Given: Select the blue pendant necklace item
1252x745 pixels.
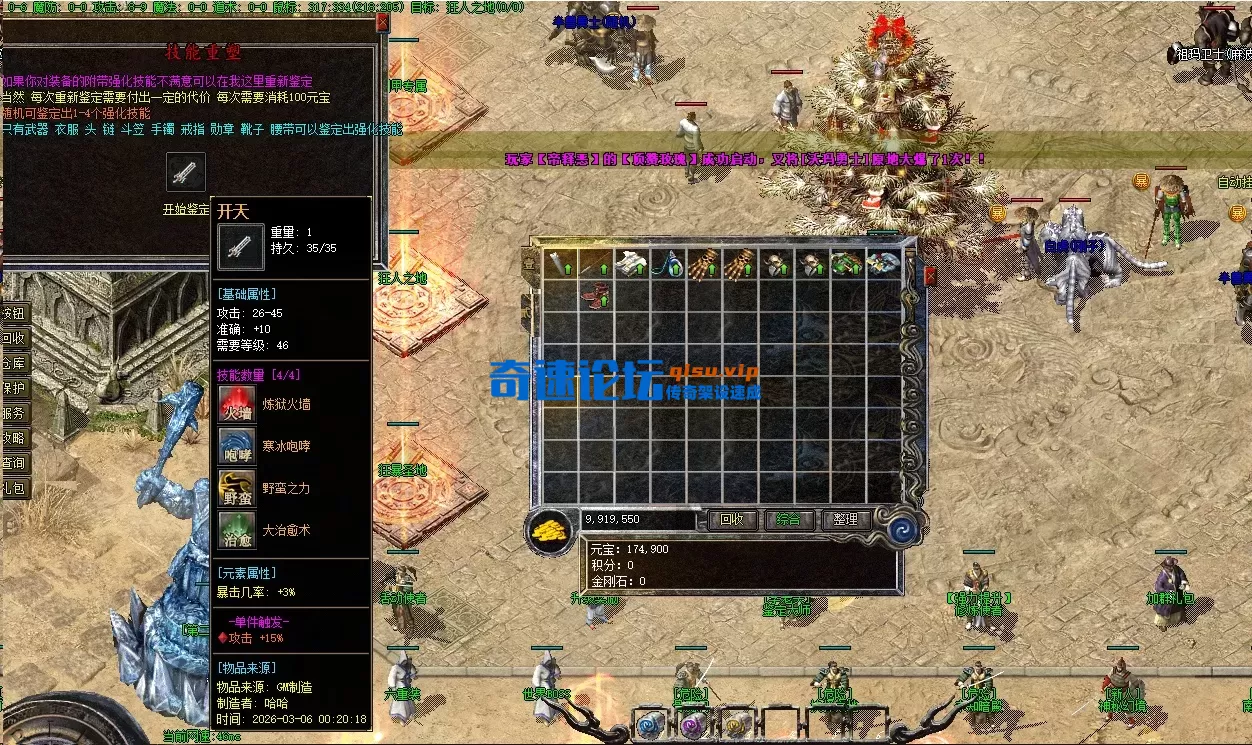Looking at the screenshot, I should pos(668,264).
